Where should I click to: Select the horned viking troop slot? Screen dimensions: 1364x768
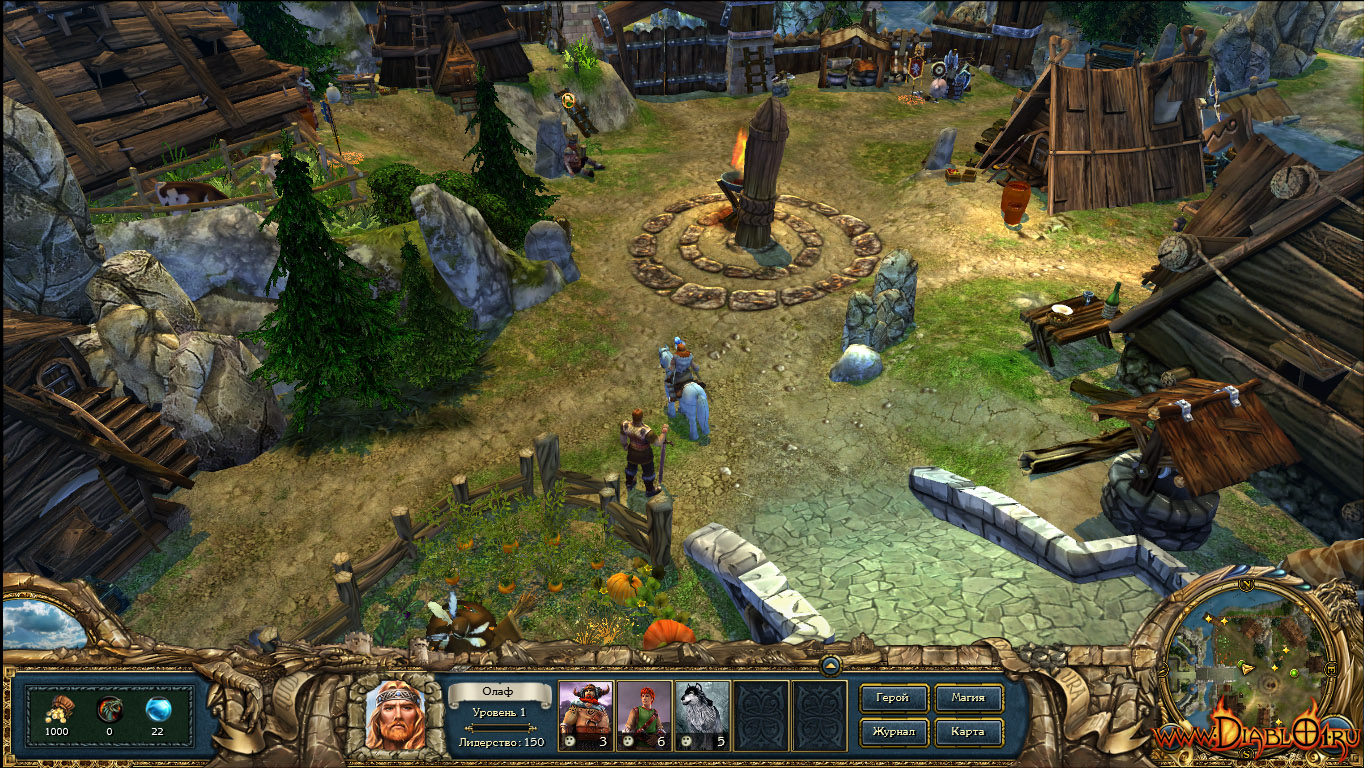[585, 715]
